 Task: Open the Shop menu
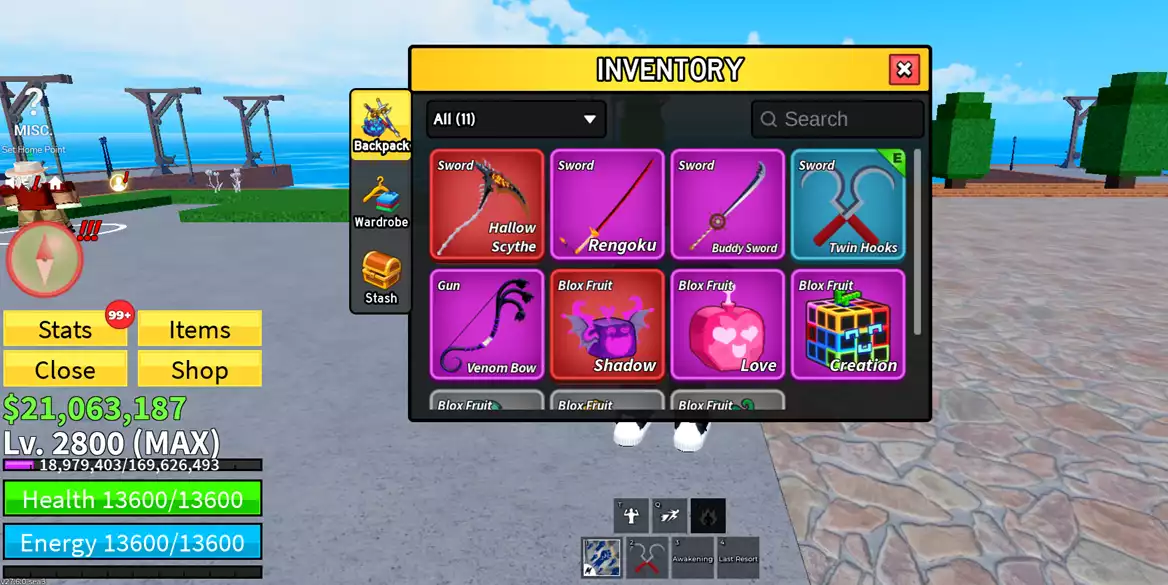click(199, 369)
